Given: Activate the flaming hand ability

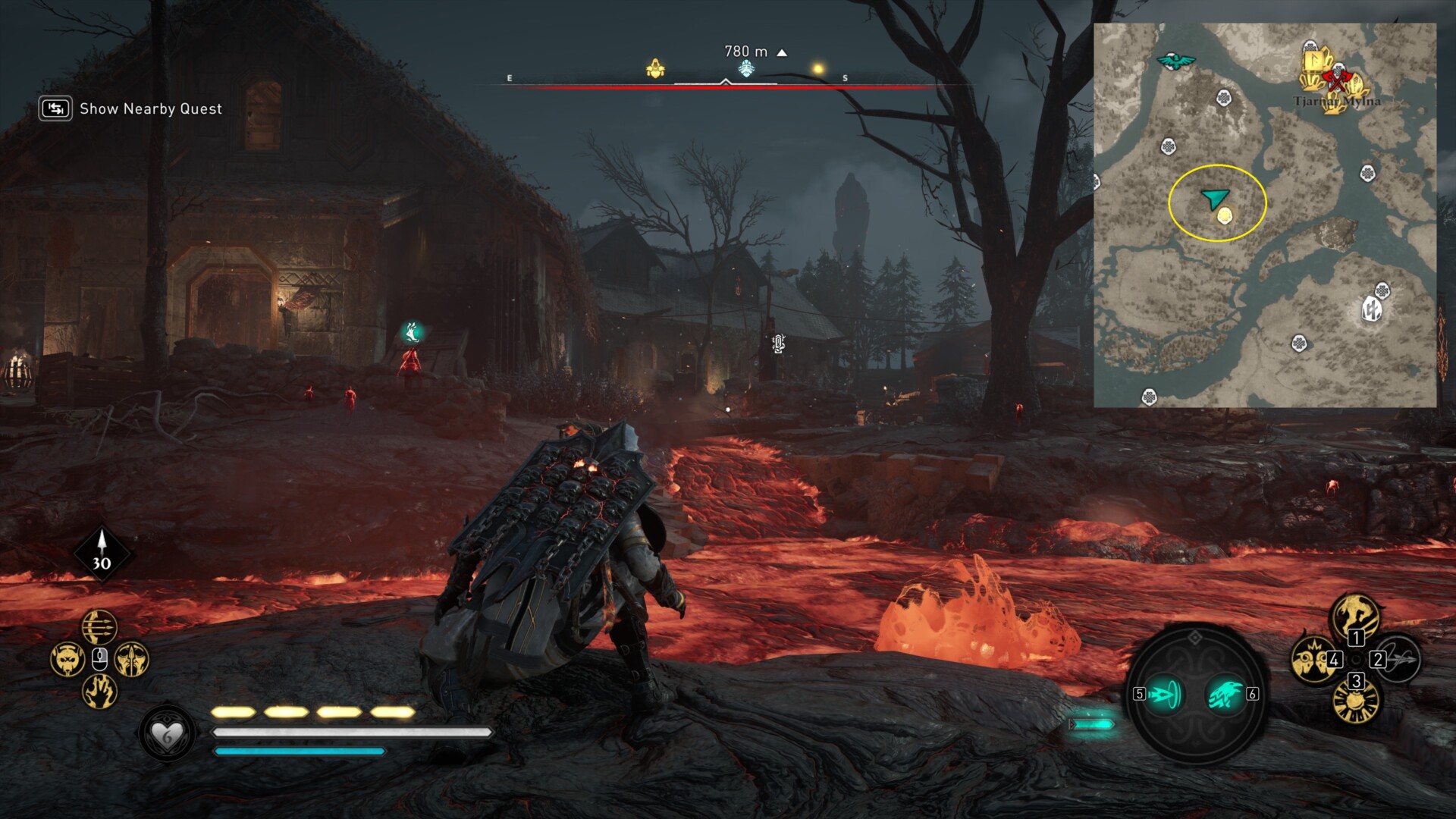Looking at the screenshot, I should (99, 691).
